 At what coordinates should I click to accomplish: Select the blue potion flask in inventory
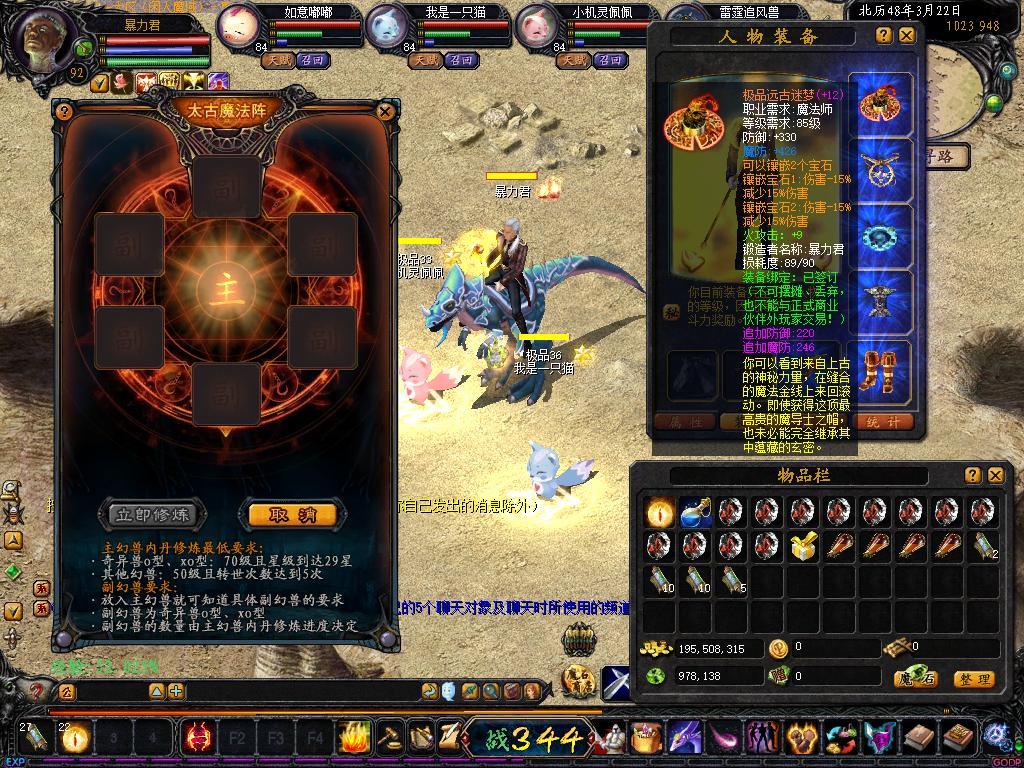(x=696, y=513)
